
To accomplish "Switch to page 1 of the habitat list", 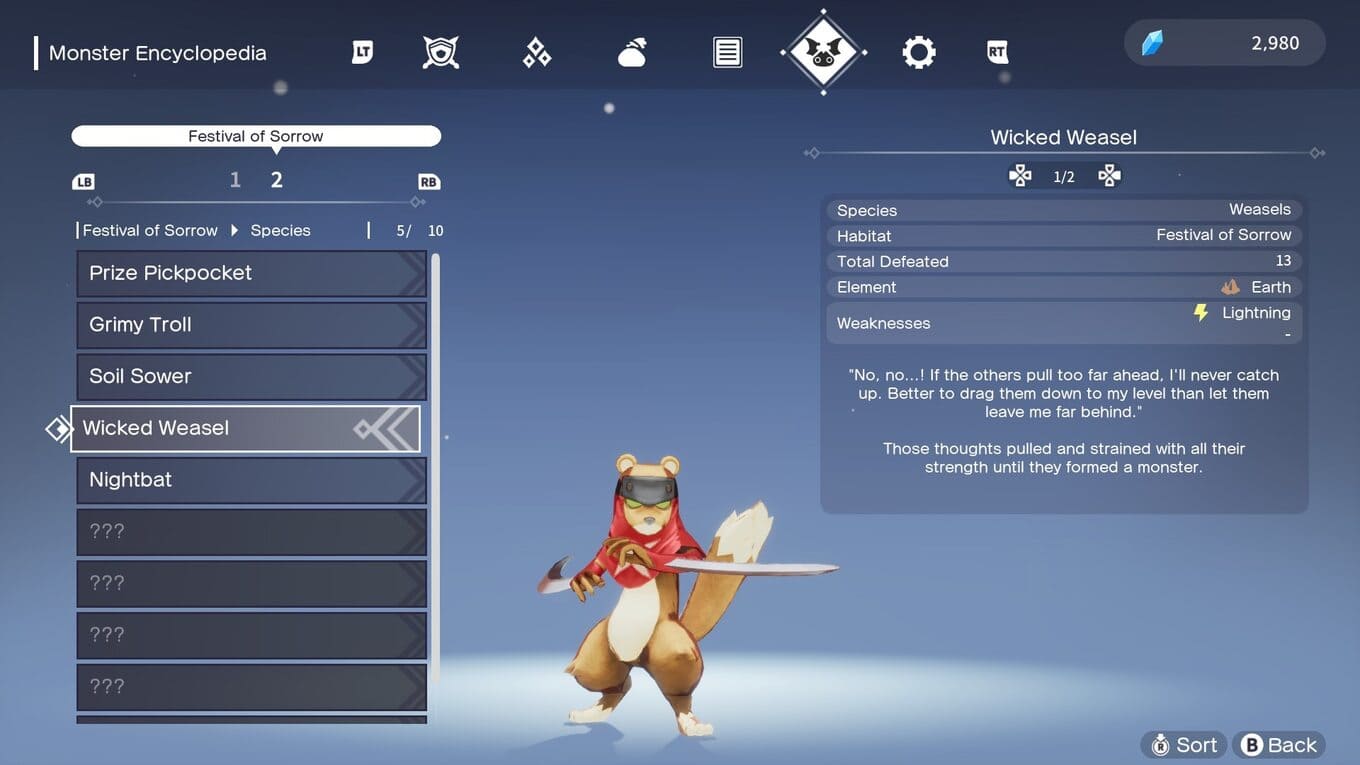I will pos(235,180).
